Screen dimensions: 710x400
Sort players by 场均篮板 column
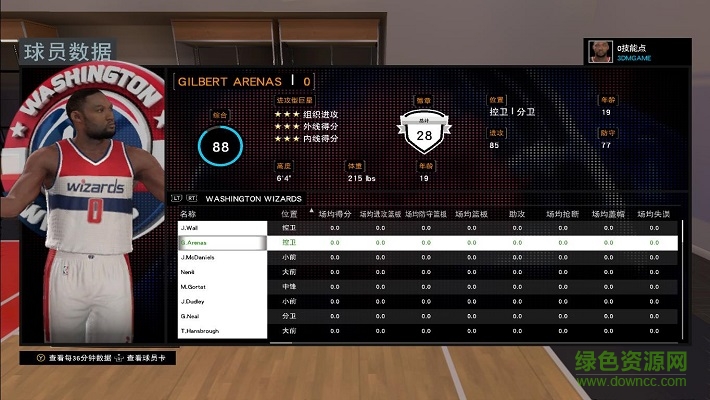click(471, 213)
